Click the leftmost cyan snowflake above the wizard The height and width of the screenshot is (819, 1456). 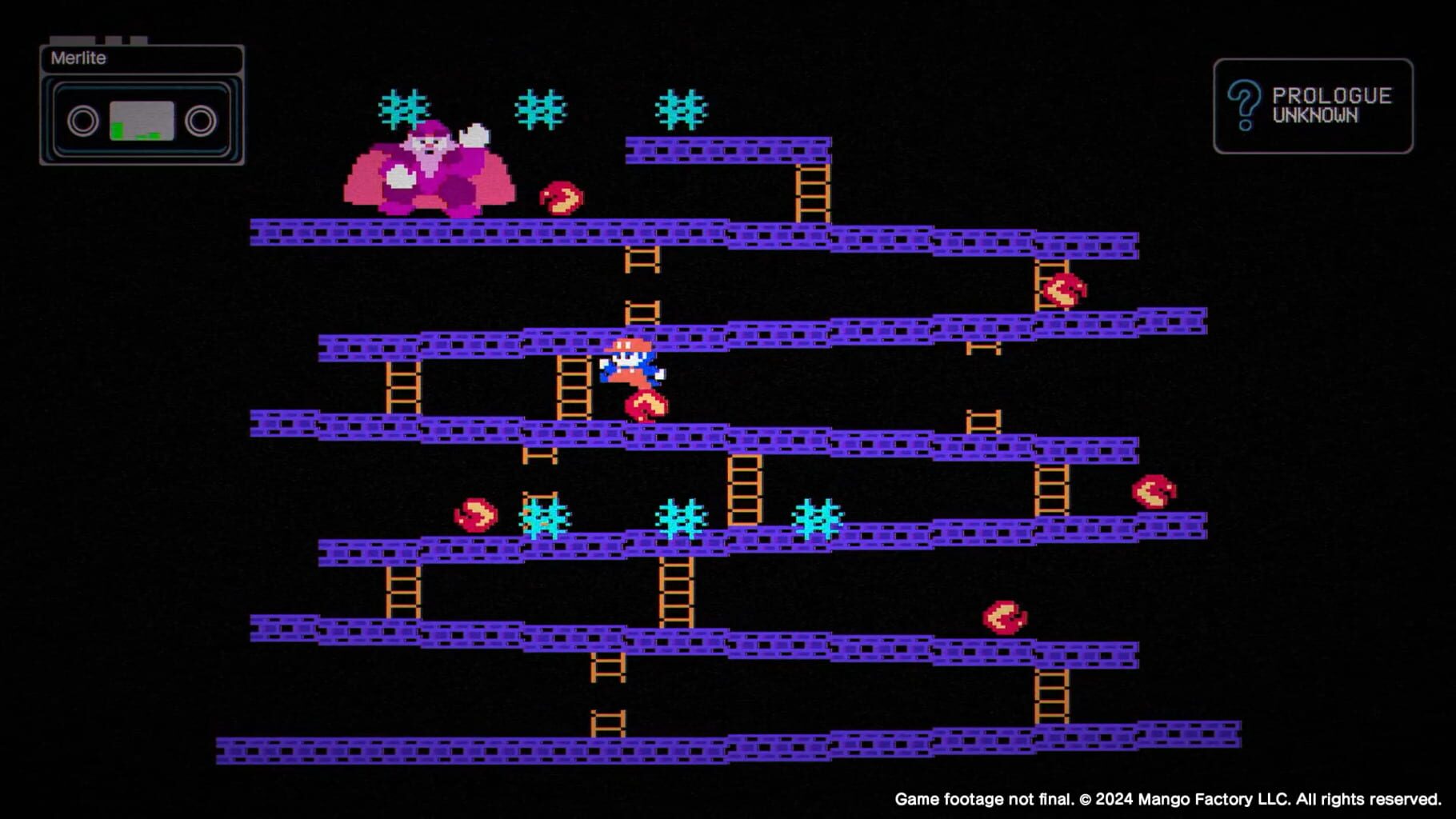click(402, 108)
